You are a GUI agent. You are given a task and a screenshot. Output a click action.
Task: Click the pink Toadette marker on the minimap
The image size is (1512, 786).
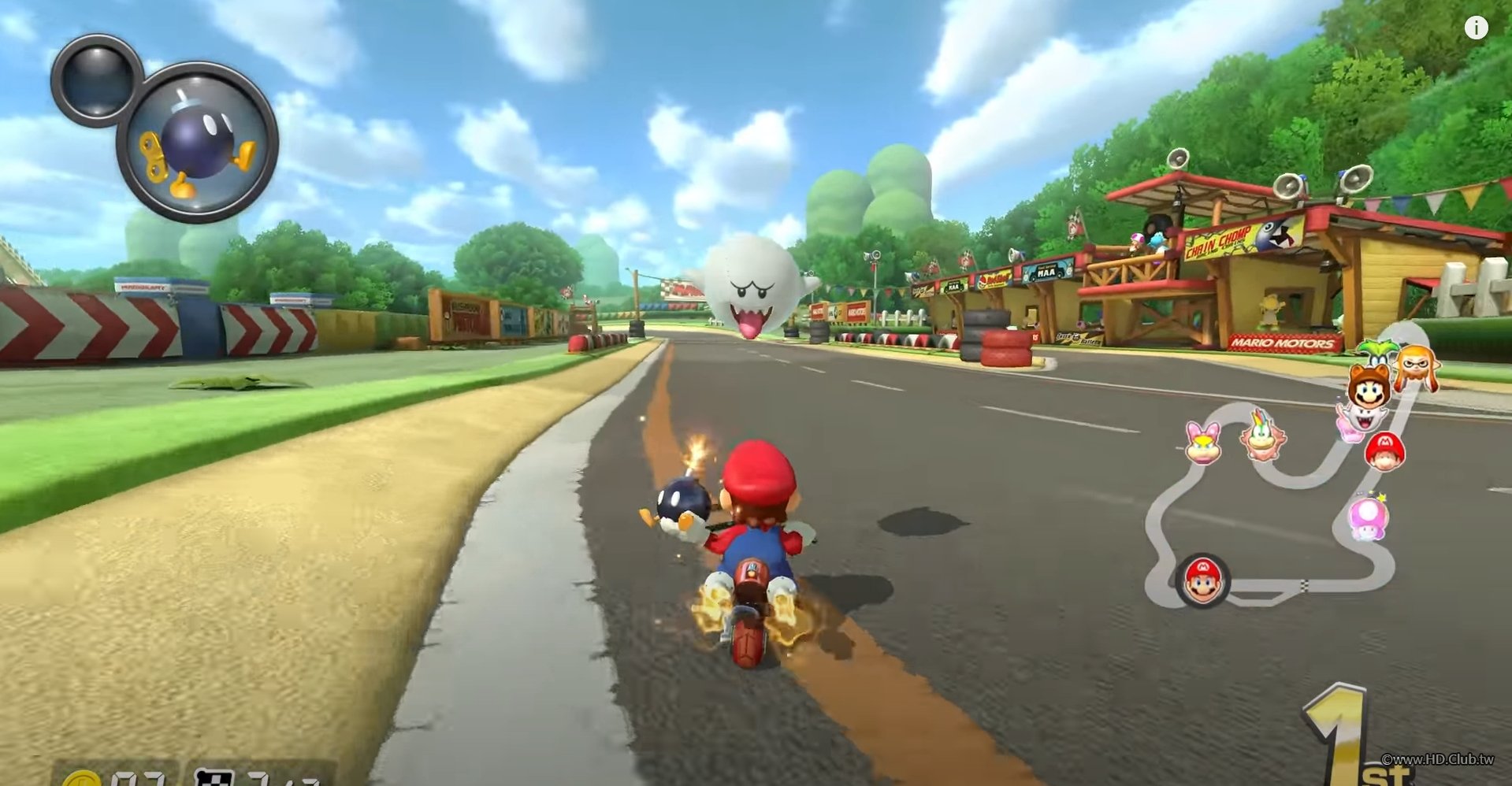coord(1369,517)
